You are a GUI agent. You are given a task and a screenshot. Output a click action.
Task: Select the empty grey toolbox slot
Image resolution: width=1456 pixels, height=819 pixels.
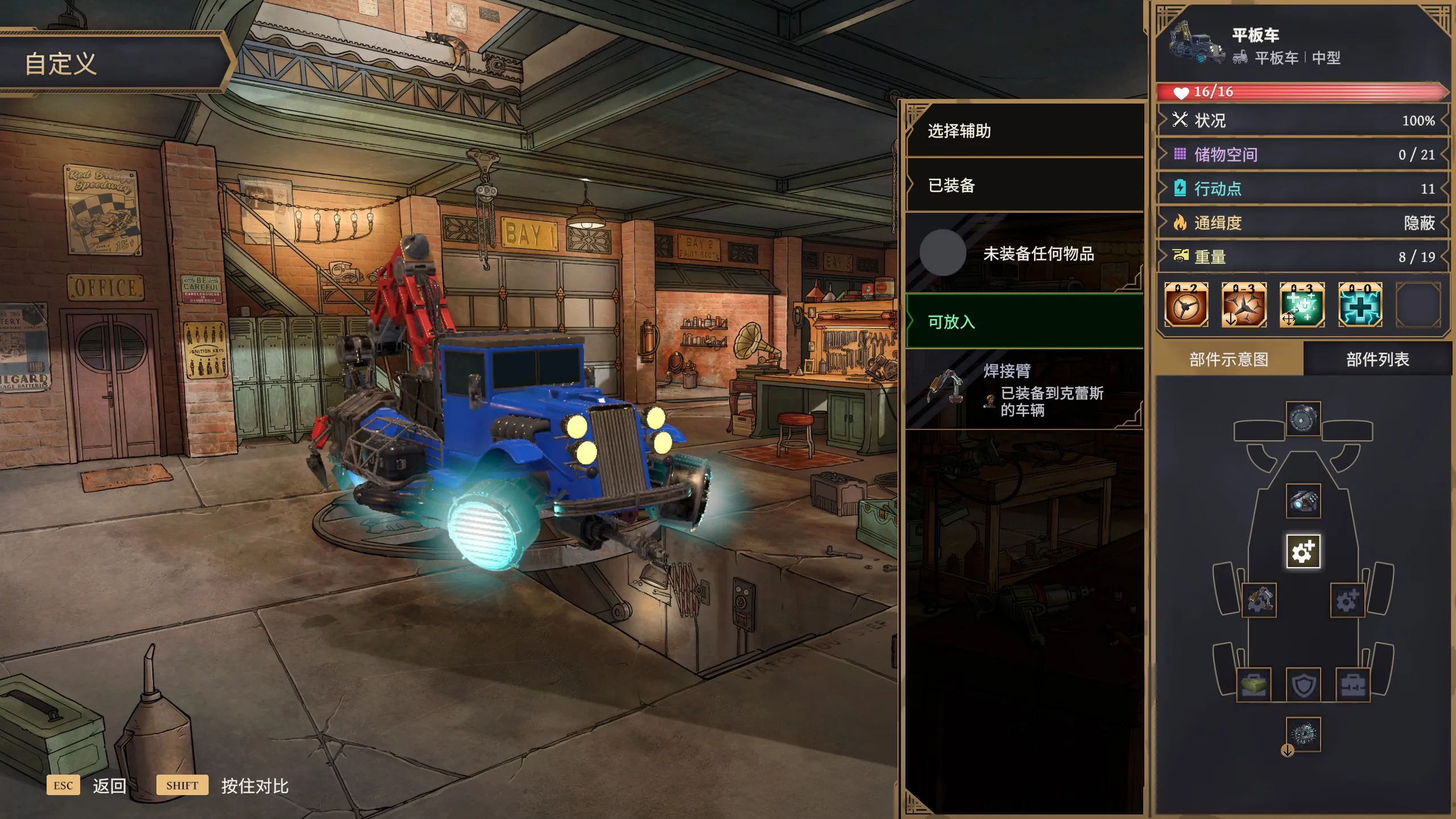[x=1352, y=685]
